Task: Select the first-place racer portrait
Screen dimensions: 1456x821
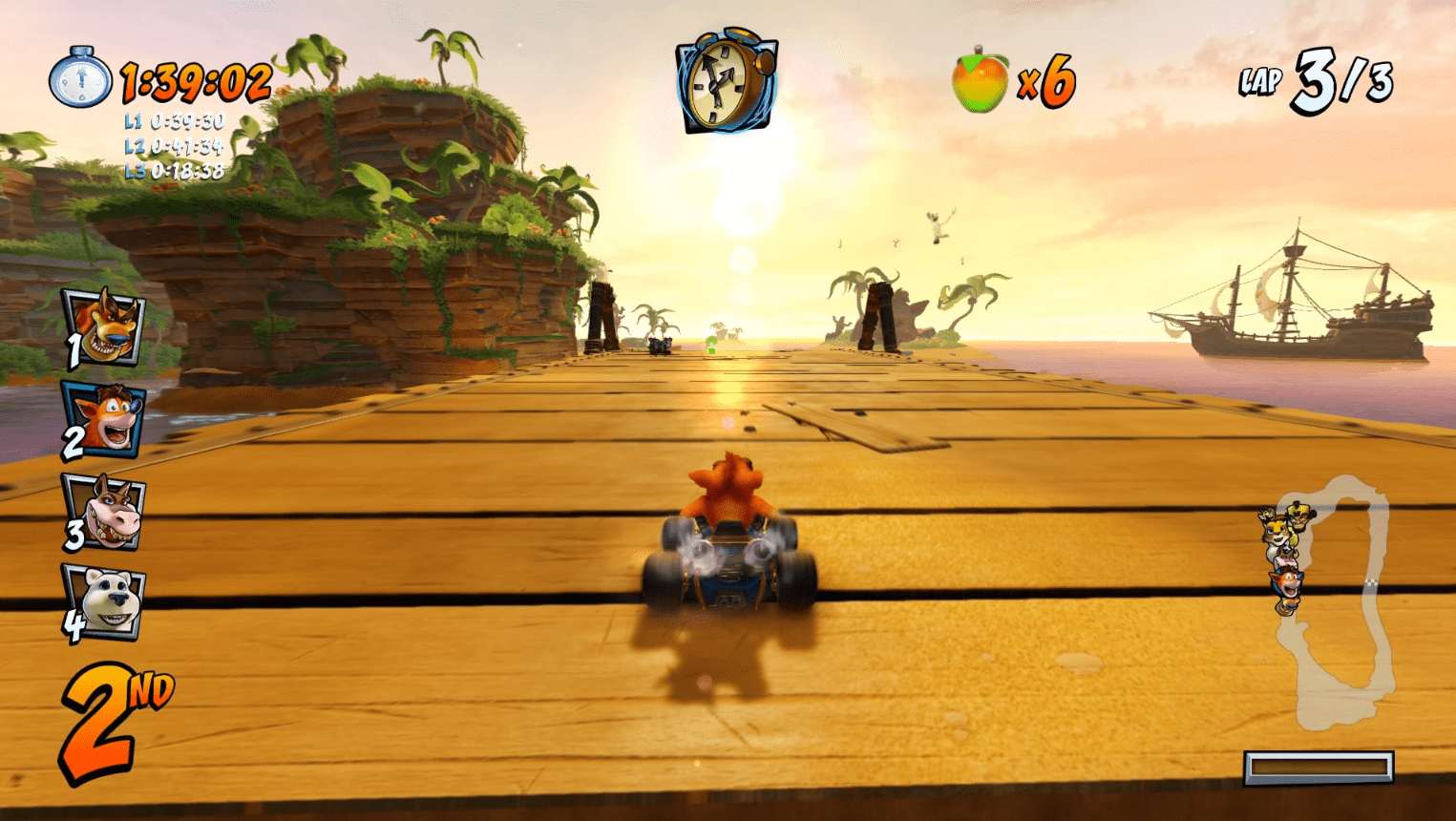Action: (105, 327)
